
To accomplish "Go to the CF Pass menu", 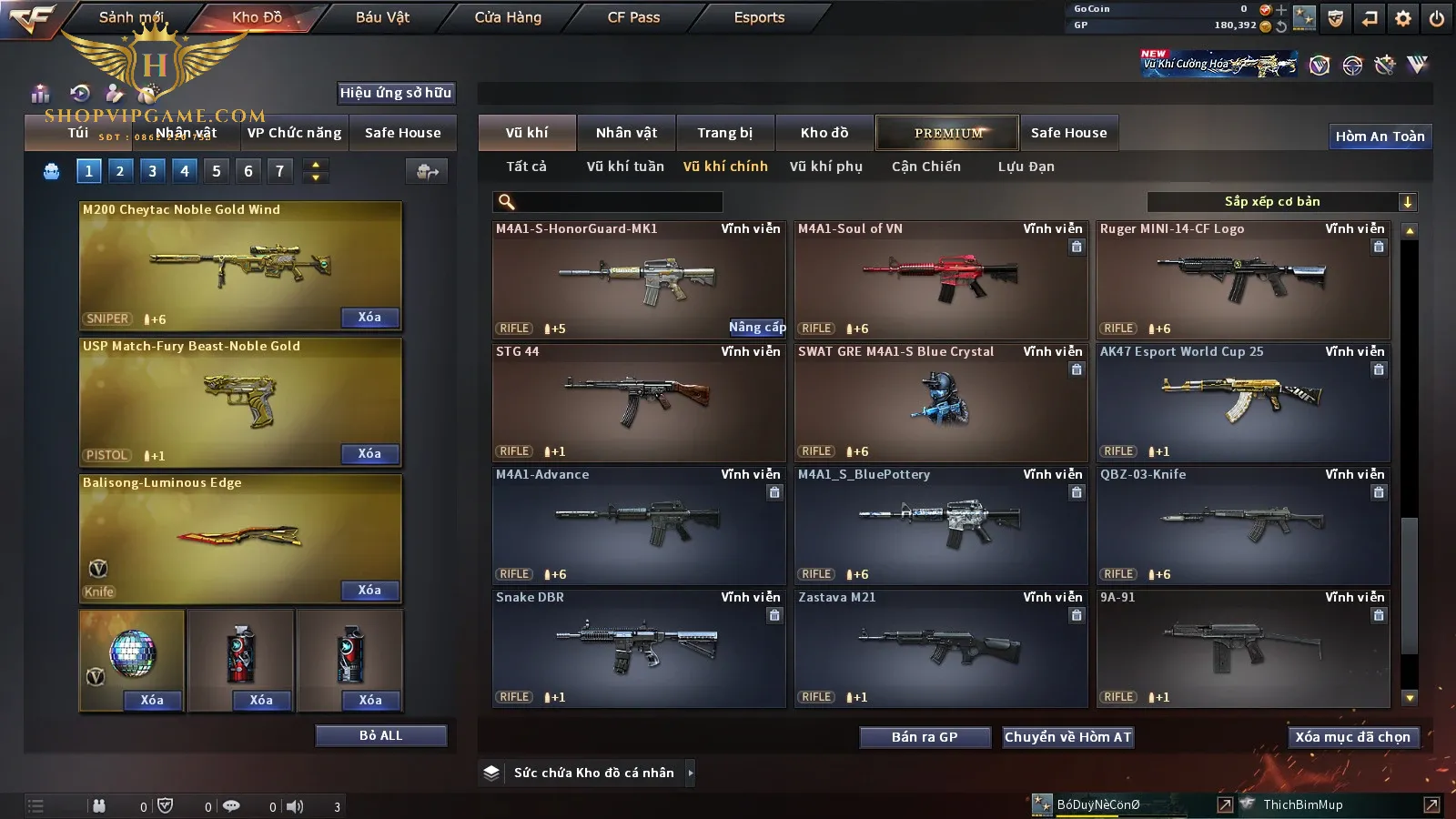I will click(x=633, y=17).
